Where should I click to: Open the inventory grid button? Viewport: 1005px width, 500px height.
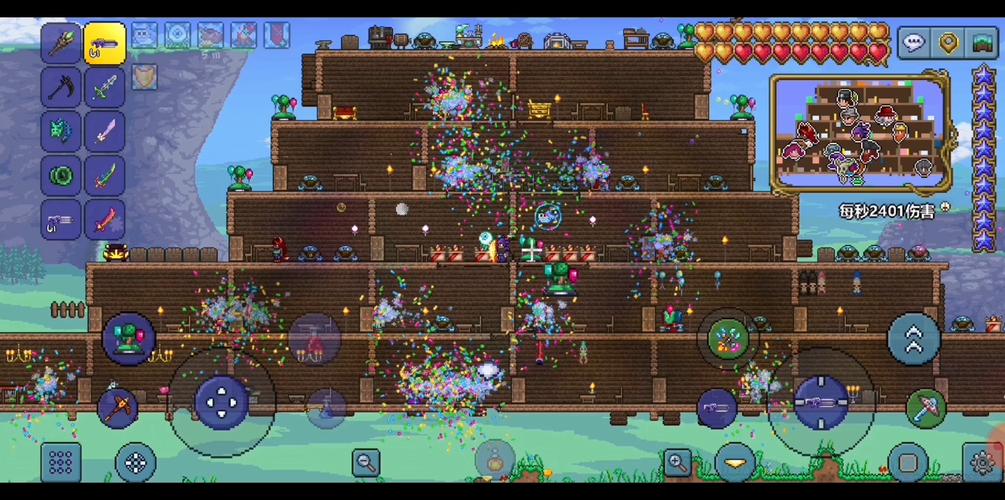(x=60, y=462)
